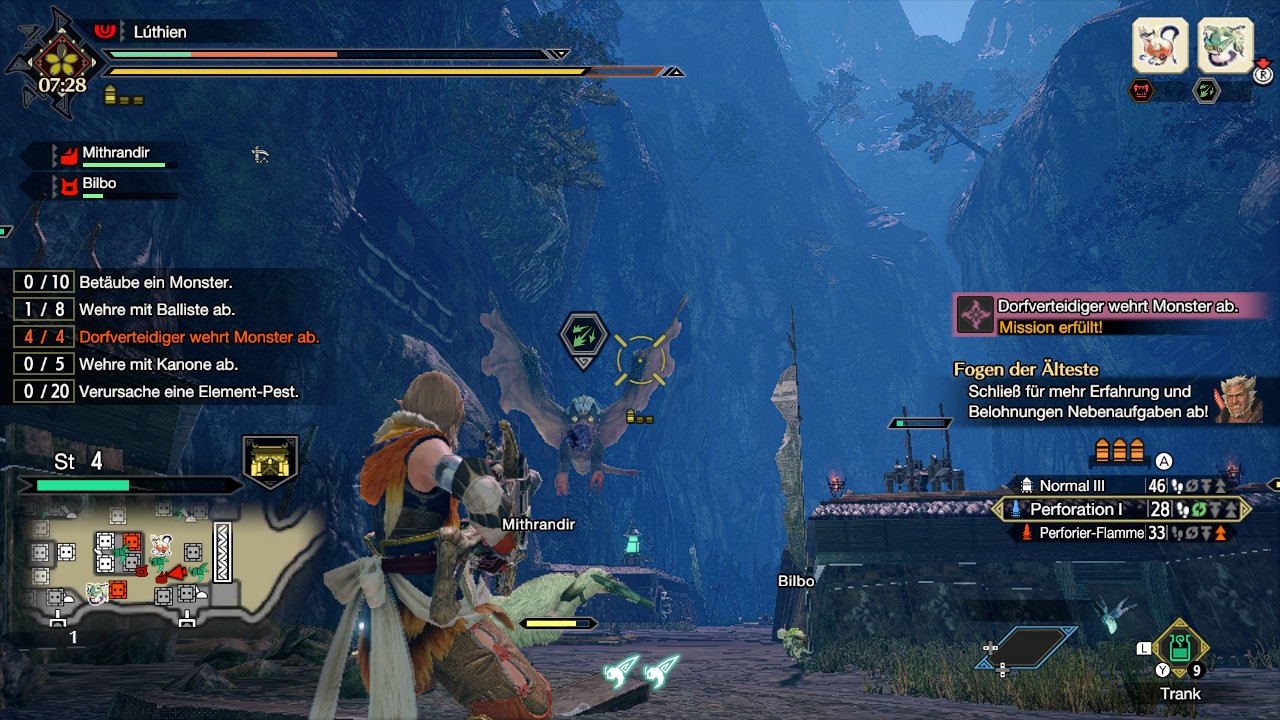Select party member Bilbo in the list
Viewport: 1280px width, 720px height.
coord(99,184)
